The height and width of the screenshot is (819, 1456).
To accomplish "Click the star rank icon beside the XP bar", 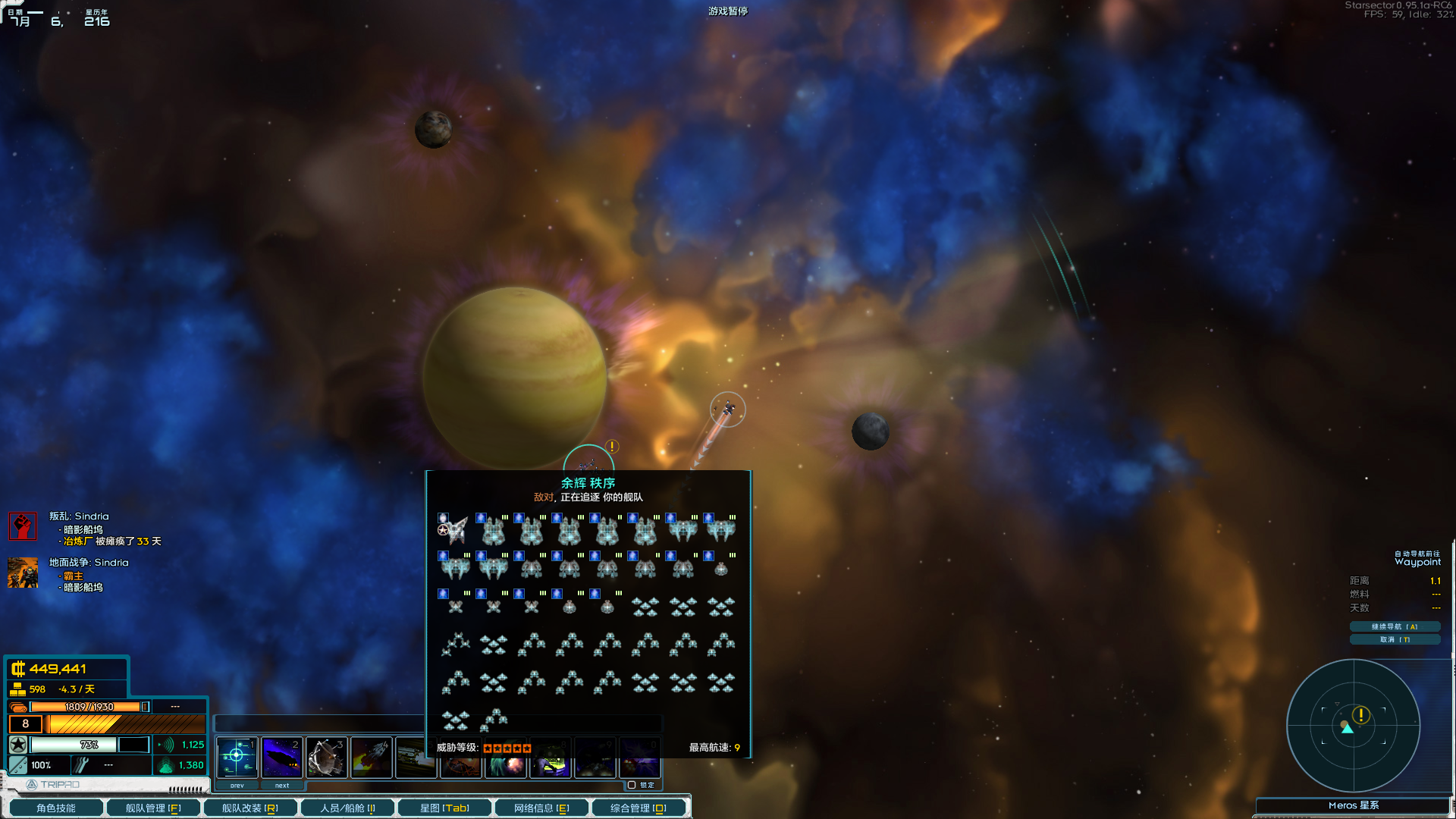I will 17,745.
